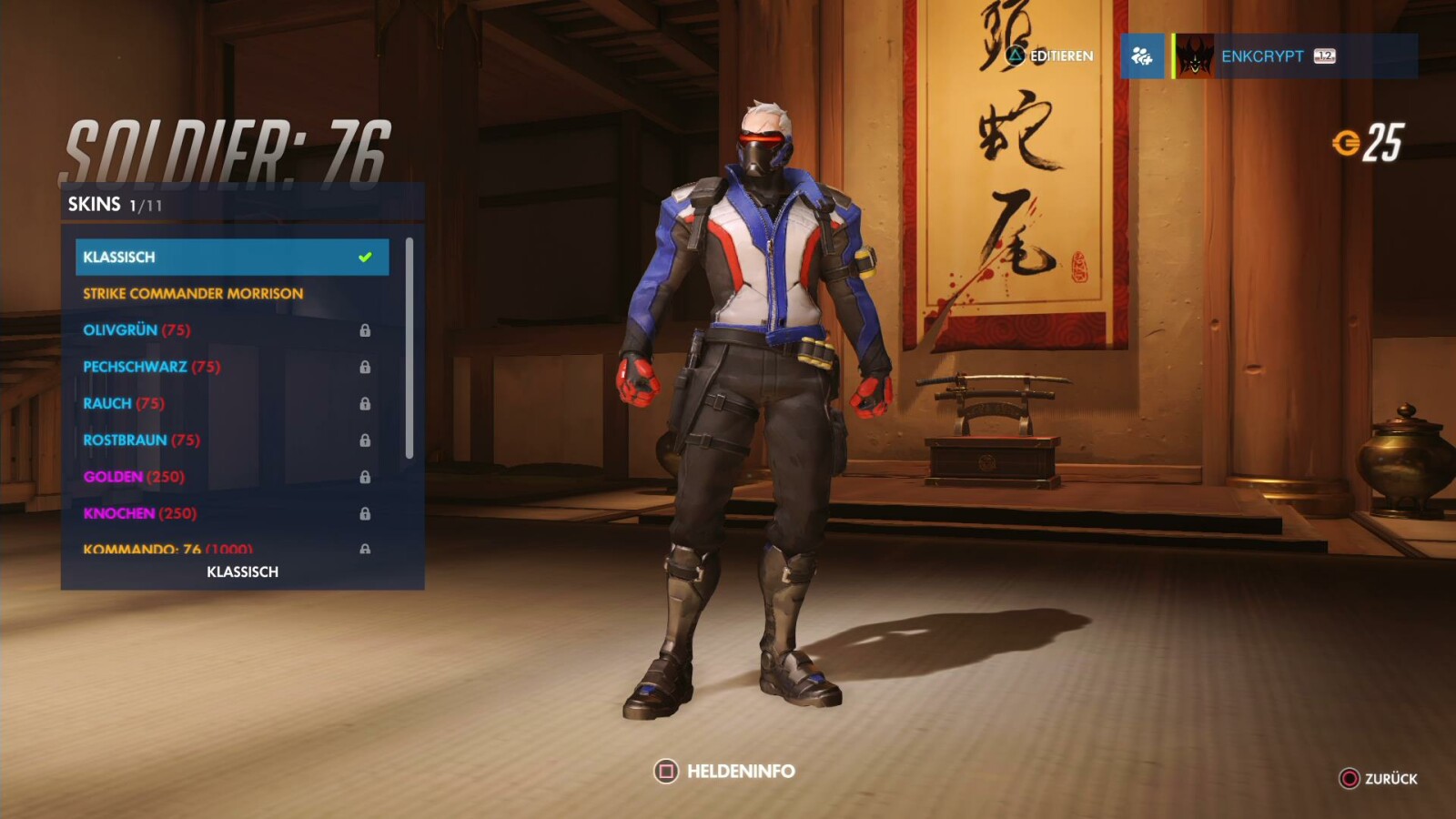Select the Klassisch skin entry
The height and width of the screenshot is (819, 1456).
click(231, 257)
